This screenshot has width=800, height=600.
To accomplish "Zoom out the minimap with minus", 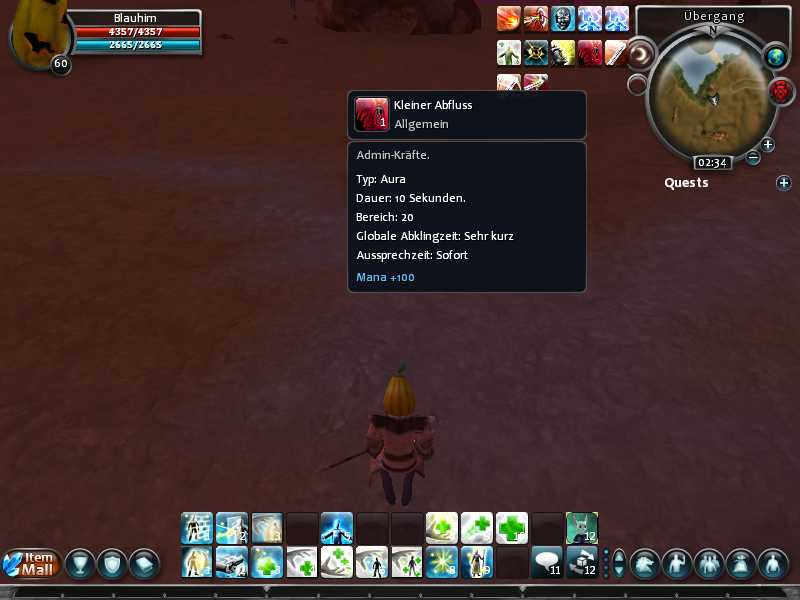I will pos(753,157).
